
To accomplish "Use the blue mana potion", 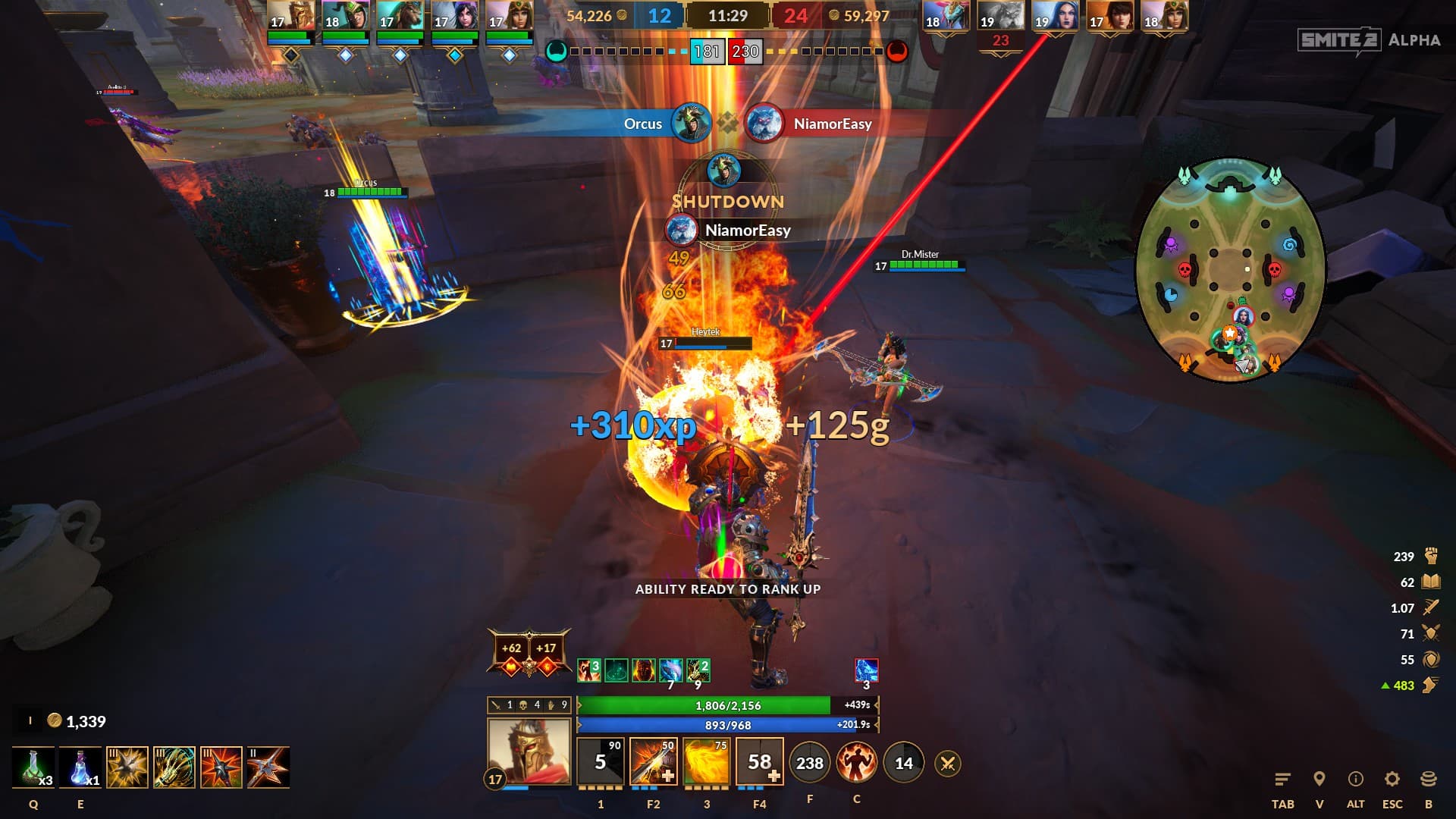I will click(80, 767).
